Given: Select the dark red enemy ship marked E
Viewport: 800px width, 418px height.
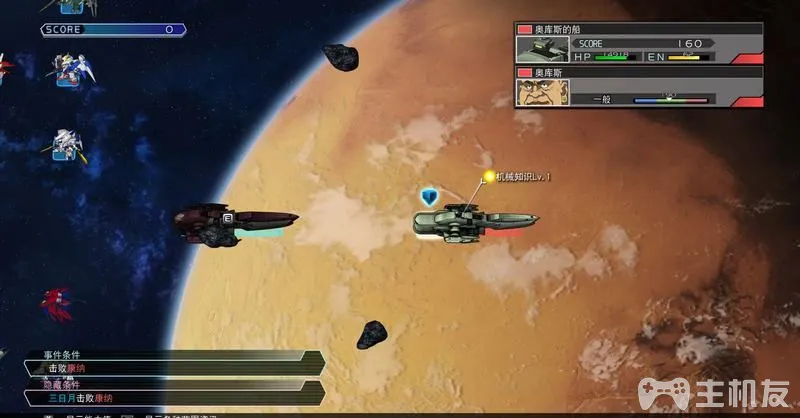Looking at the screenshot, I should (235, 221).
